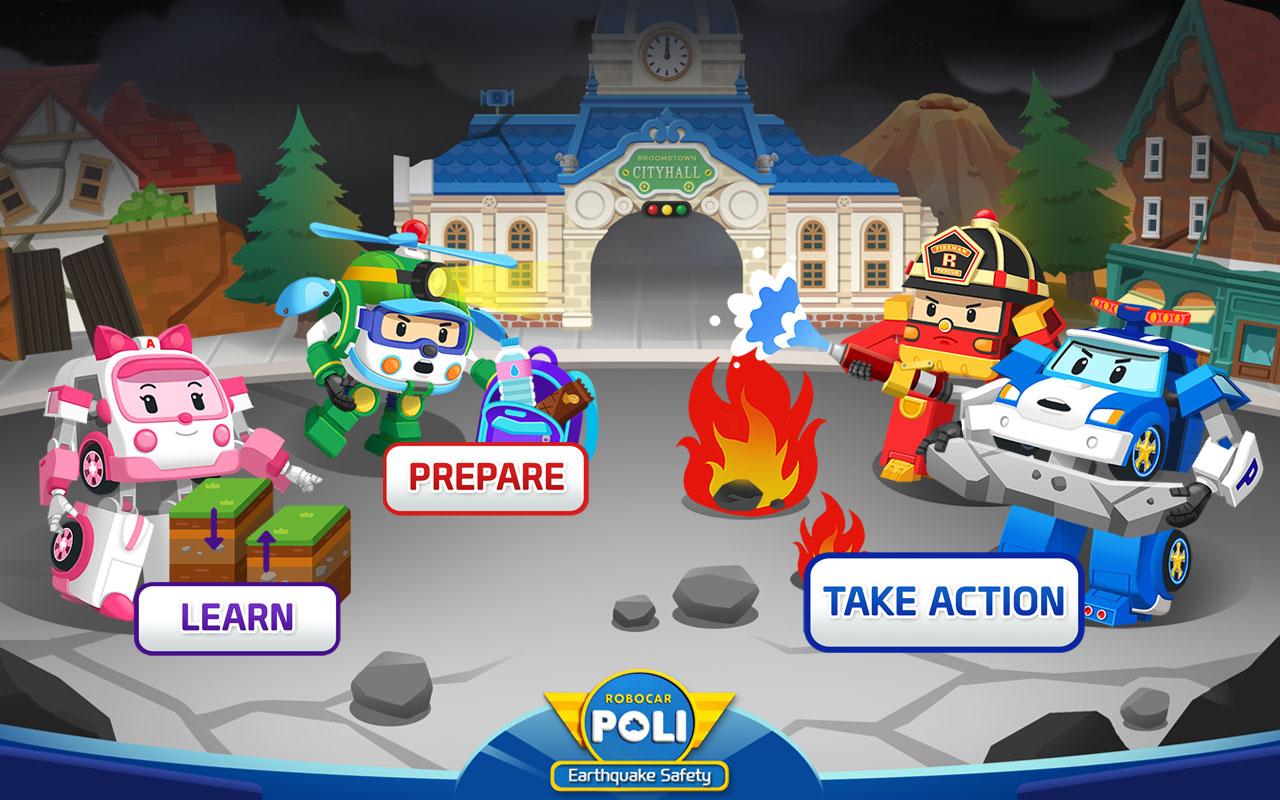Click the Broomstown City Hall sign
The width and height of the screenshot is (1280, 800).
[x=667, y=172]
